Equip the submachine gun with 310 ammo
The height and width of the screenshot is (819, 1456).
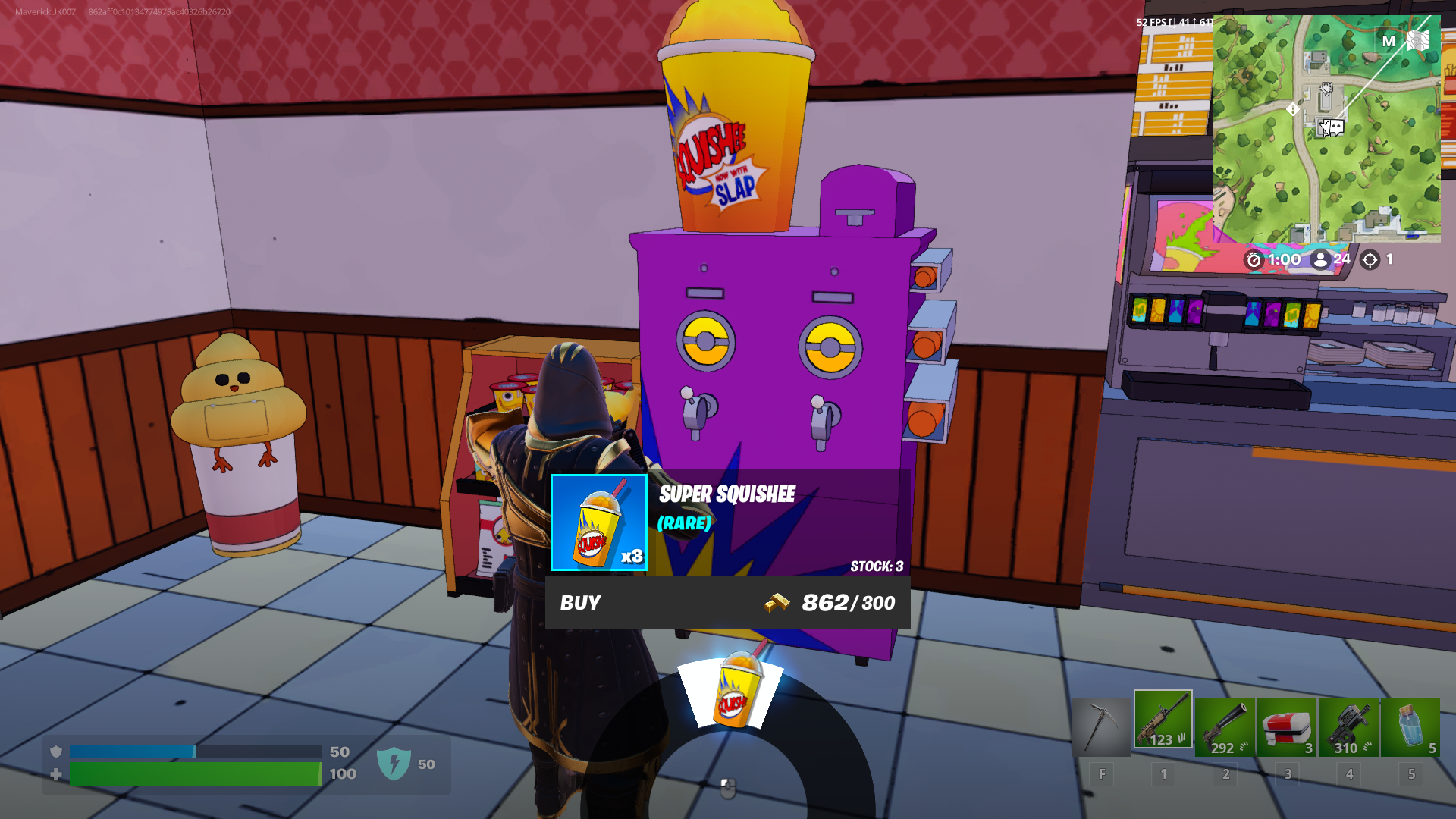pos(1349,726)
